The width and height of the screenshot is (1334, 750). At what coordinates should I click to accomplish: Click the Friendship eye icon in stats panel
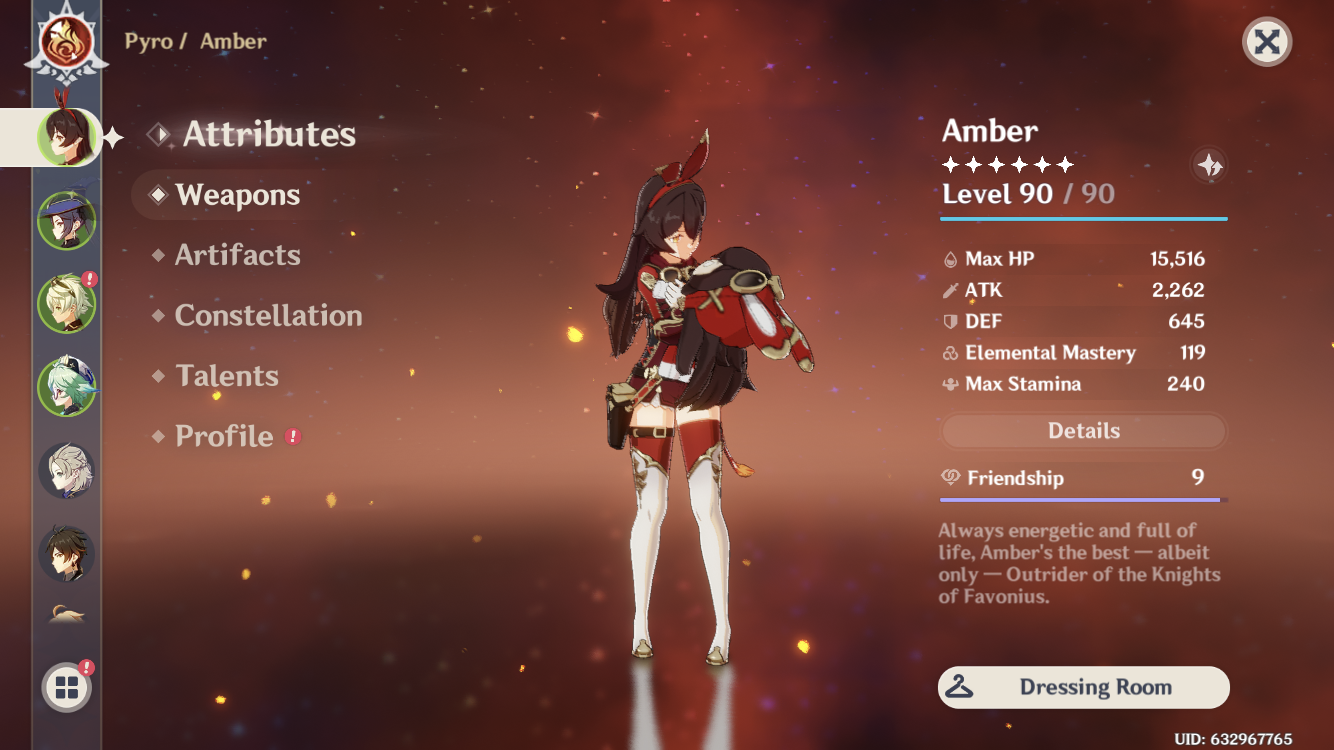click(953, 478)
